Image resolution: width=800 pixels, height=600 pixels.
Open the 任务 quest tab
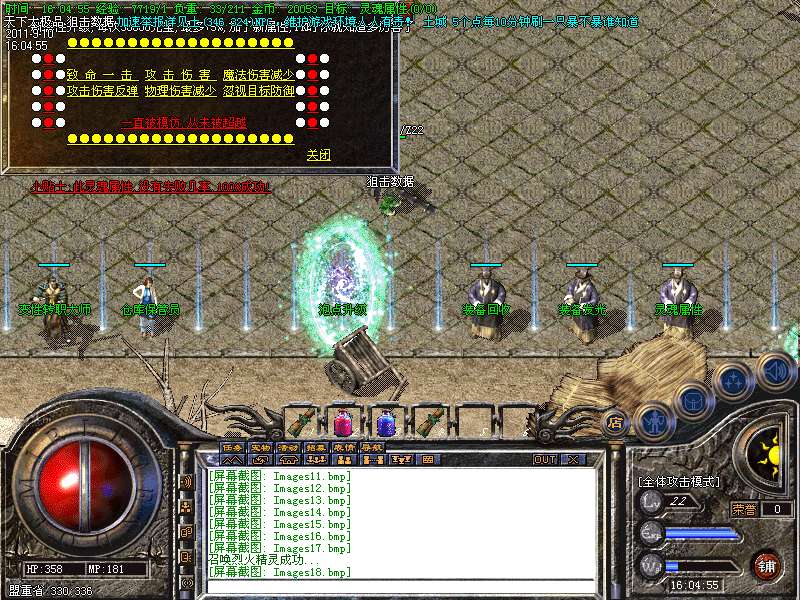[x=232, y=447]
